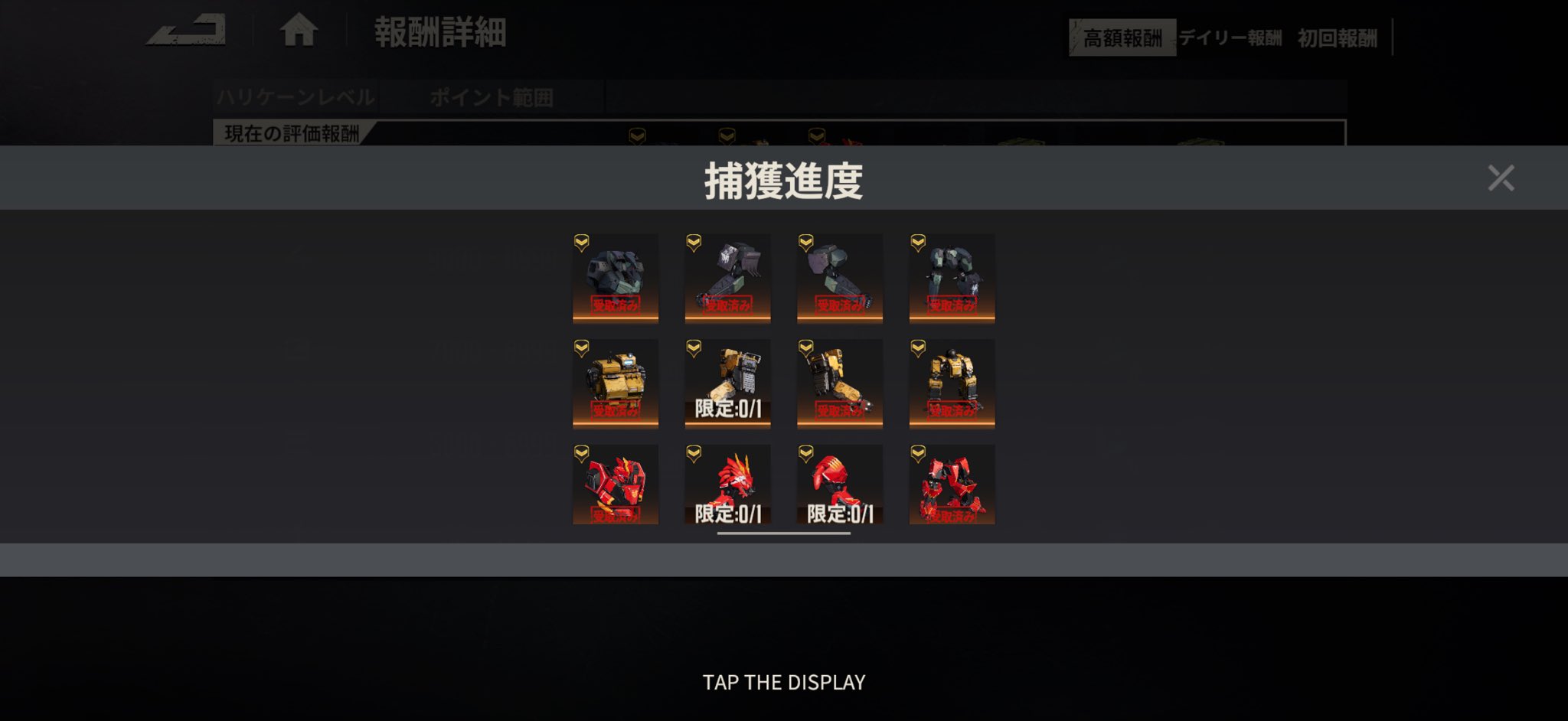The width and height of the screenshot is (1568, 721).
Task: Select the dark green mech legs reward
Action: (x=952, y=277)
